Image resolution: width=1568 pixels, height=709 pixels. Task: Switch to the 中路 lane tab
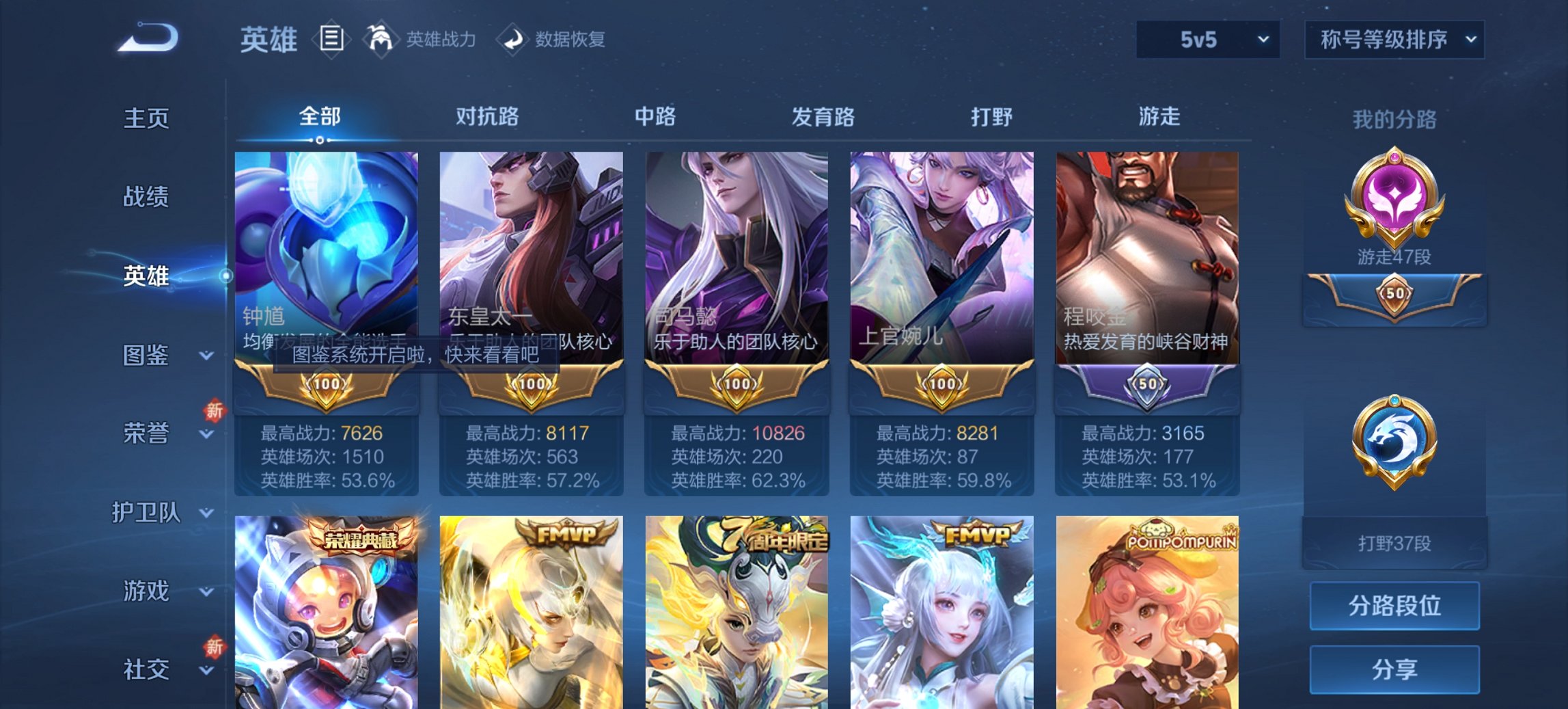(654, 117)
